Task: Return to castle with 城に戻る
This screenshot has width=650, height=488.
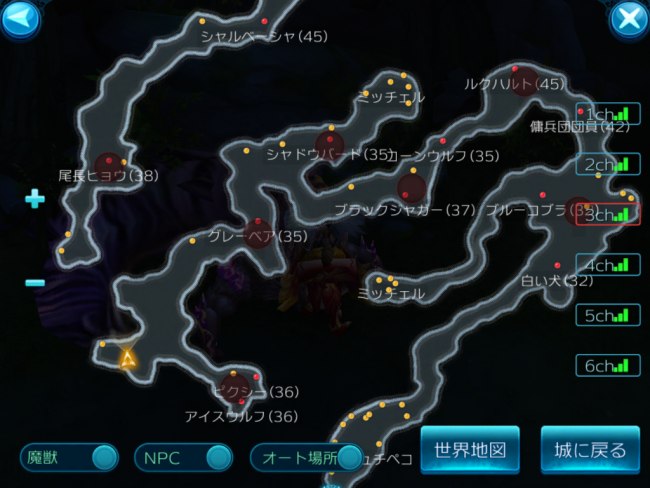Action: 590,450
